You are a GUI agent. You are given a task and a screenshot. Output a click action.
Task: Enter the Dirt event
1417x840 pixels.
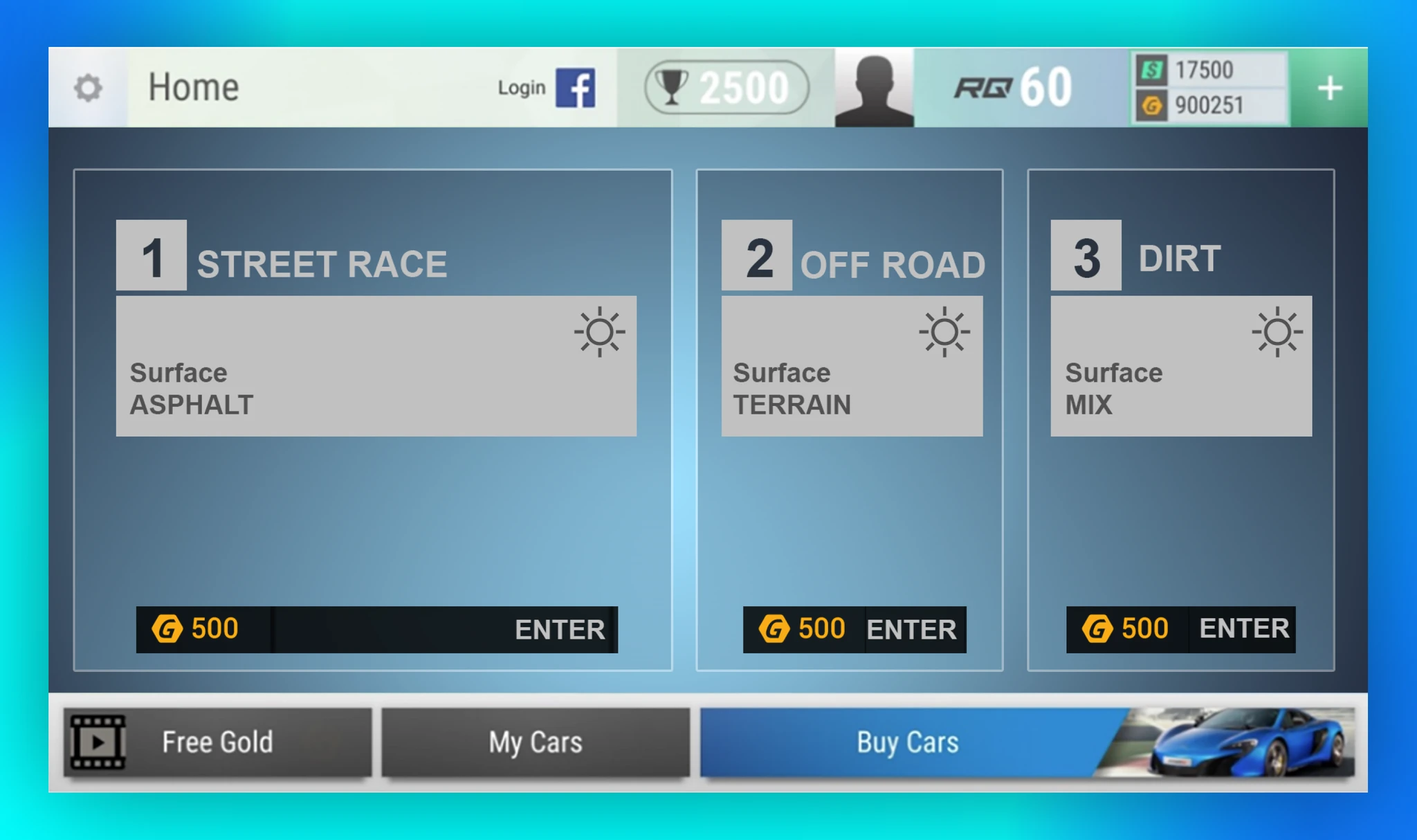[1180, 629]
